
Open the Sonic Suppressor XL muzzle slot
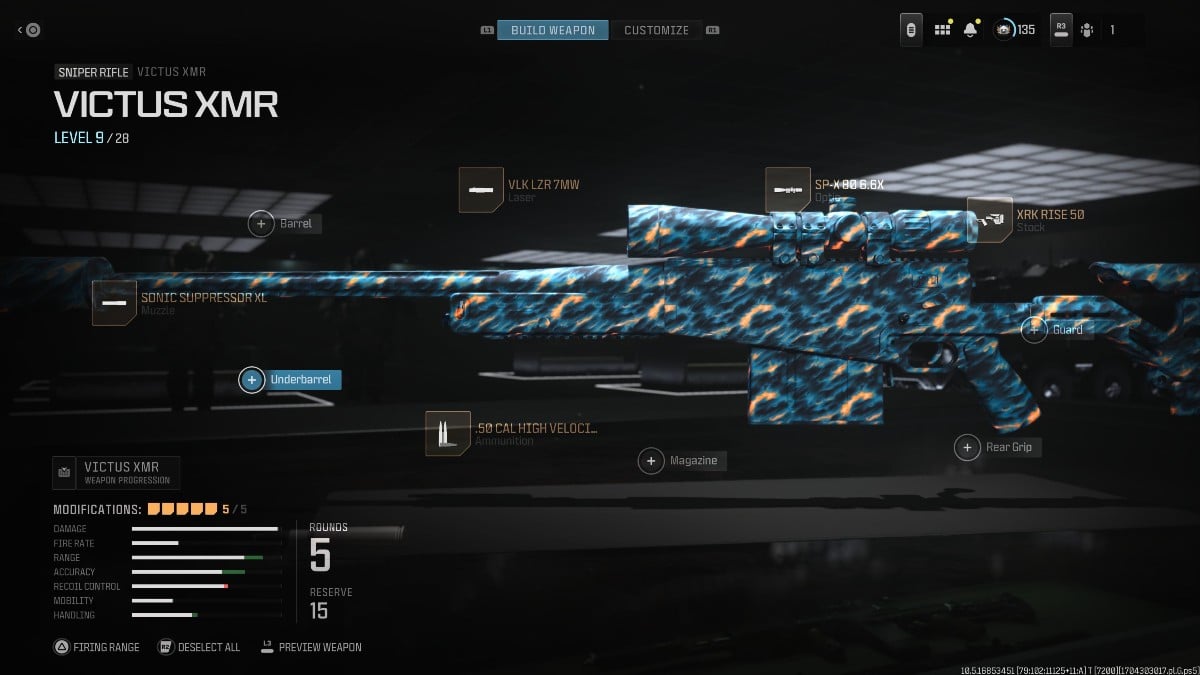click(x=114, y=303)
